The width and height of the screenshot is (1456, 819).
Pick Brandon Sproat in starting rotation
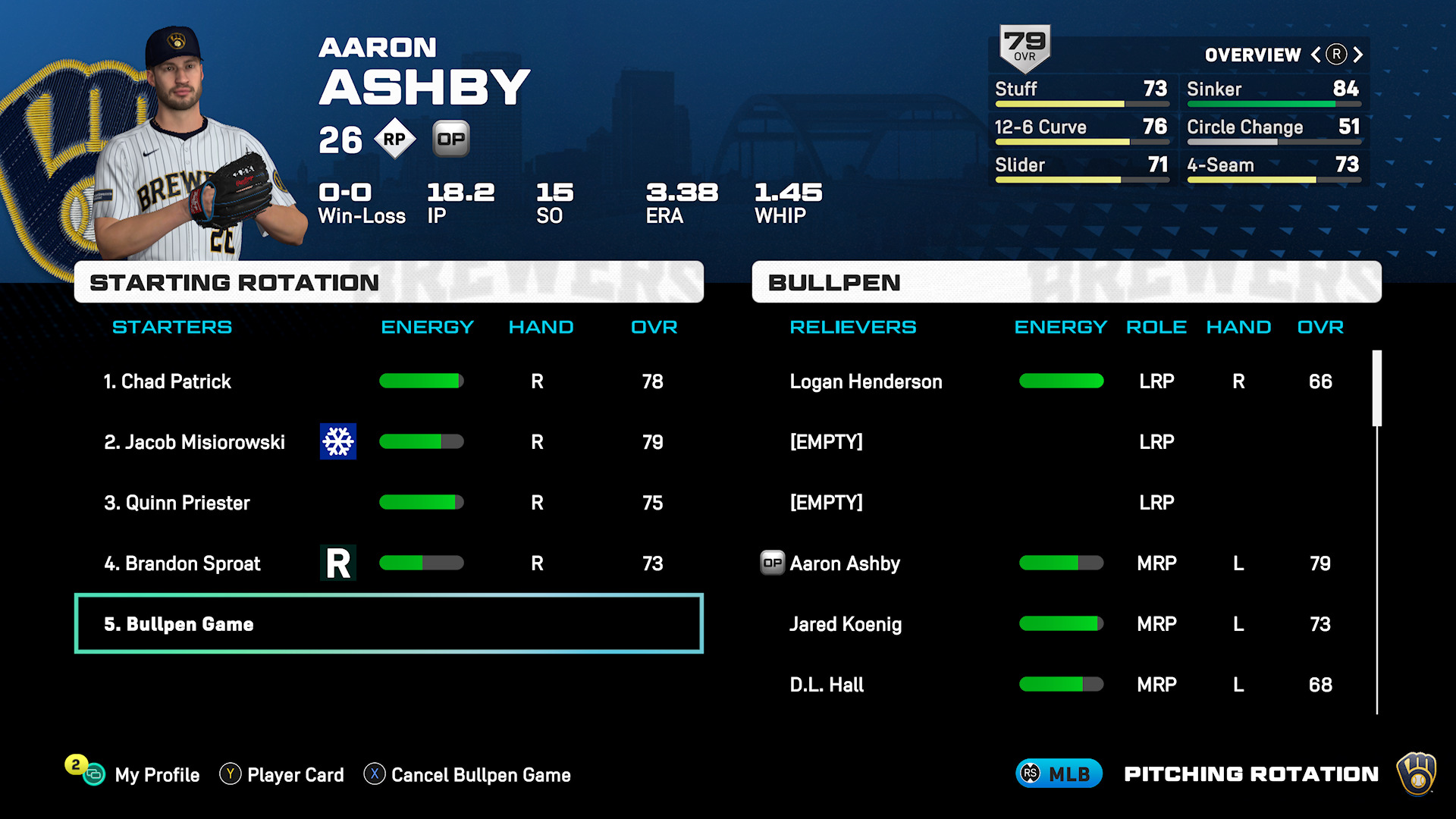182,563
